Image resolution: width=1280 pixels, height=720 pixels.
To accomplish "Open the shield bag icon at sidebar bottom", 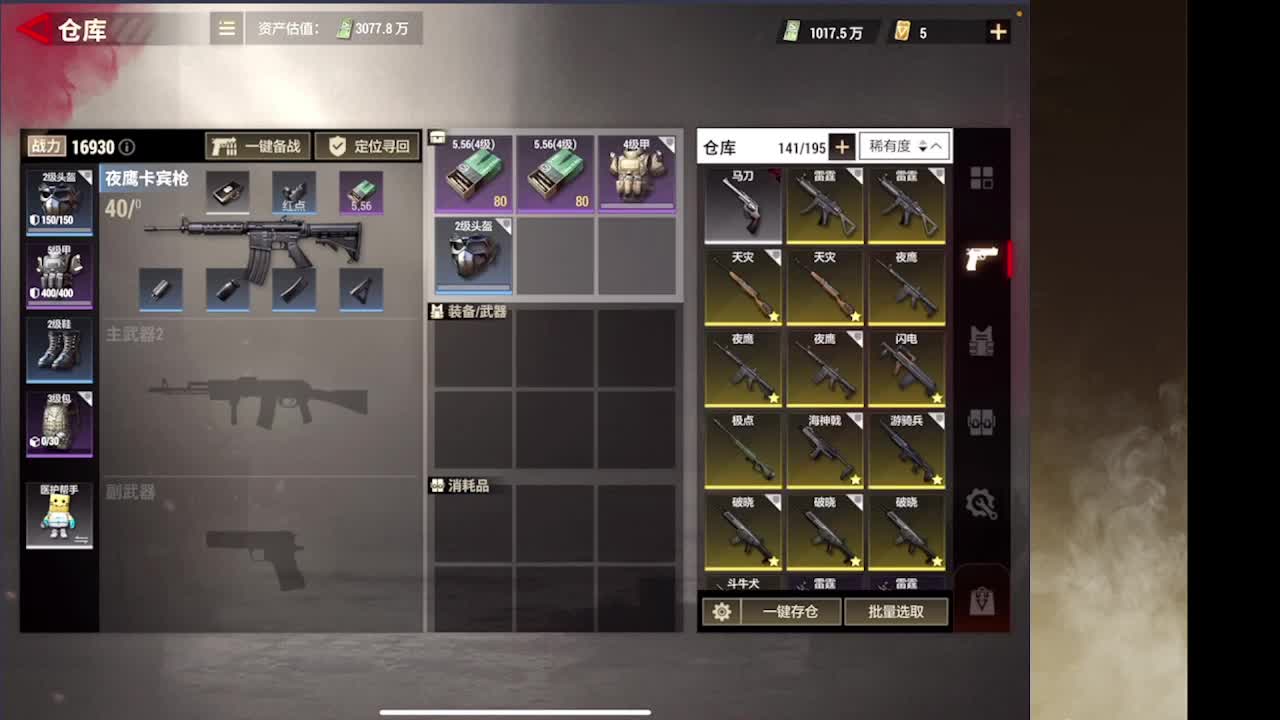I will [x=983, y=601].
